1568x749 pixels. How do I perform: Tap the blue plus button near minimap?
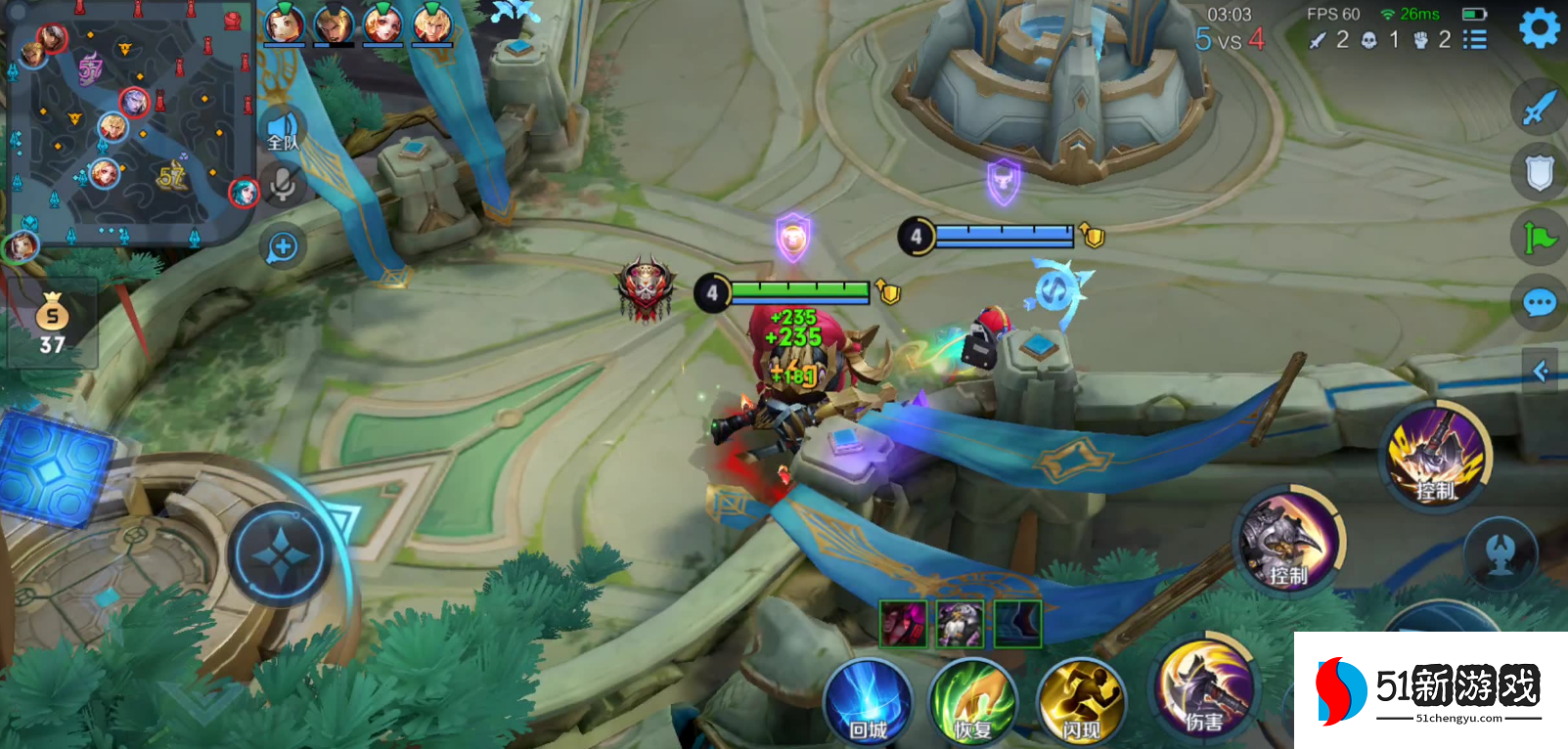point(283,246)
